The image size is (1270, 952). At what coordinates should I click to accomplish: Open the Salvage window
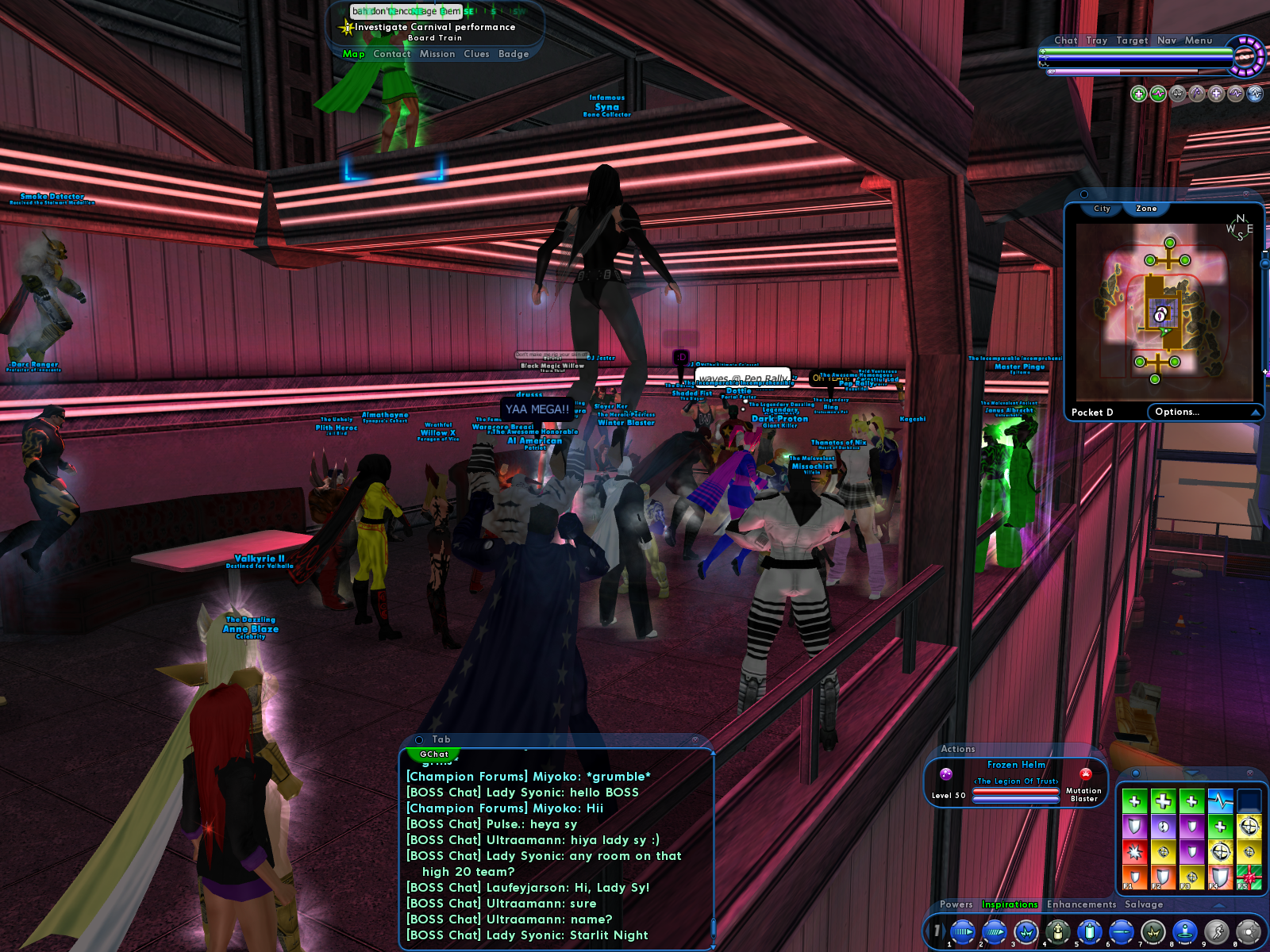(x=1144, y=904)
